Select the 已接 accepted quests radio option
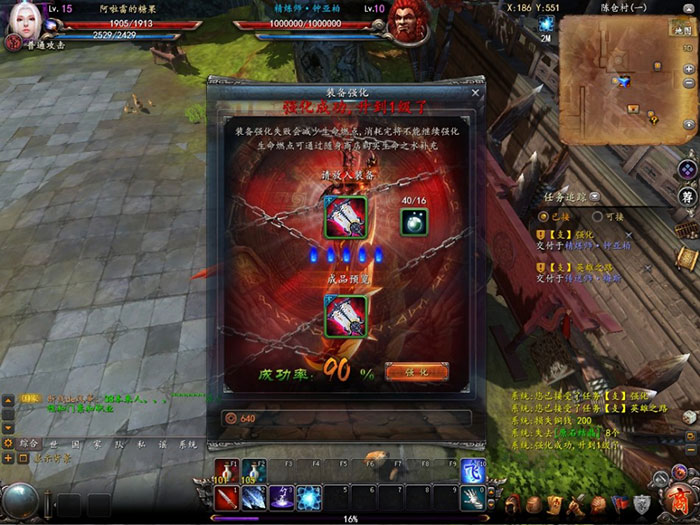Screen dimensions: 700x525 pos(543,216)
